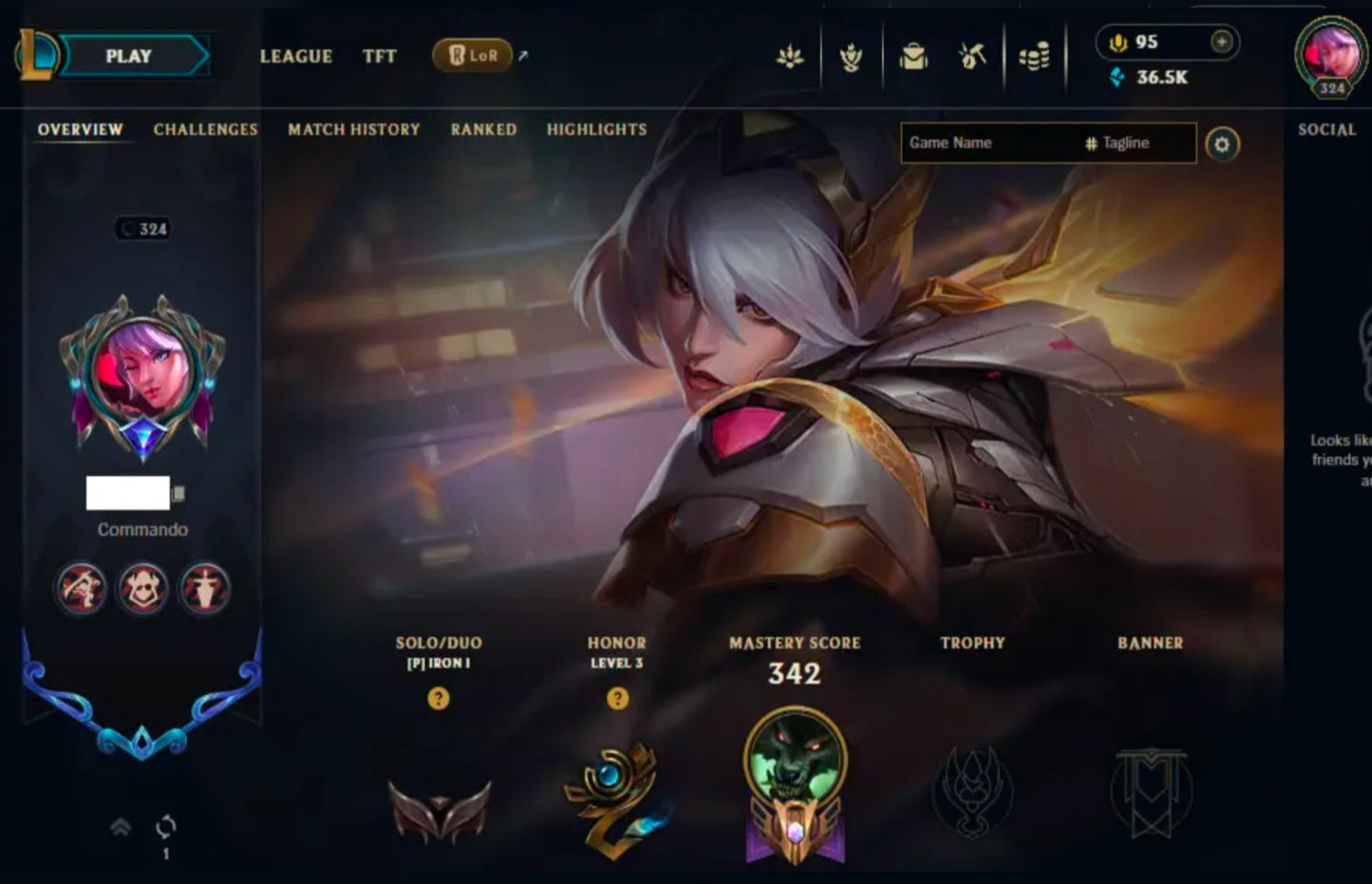Image resolution: width=1372 pixels, height=884 pixels.
Task: Open the Clash icon in the top bar
Action: tap(852, 56)
